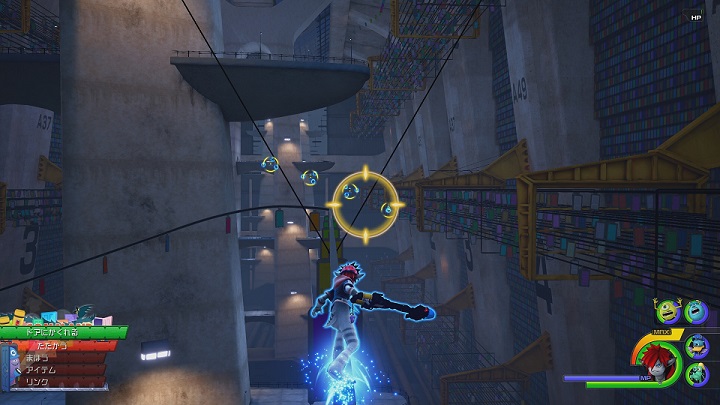
Task: Select Donald's party portrait
Action: pyautogui.click(x=699, y=347)
